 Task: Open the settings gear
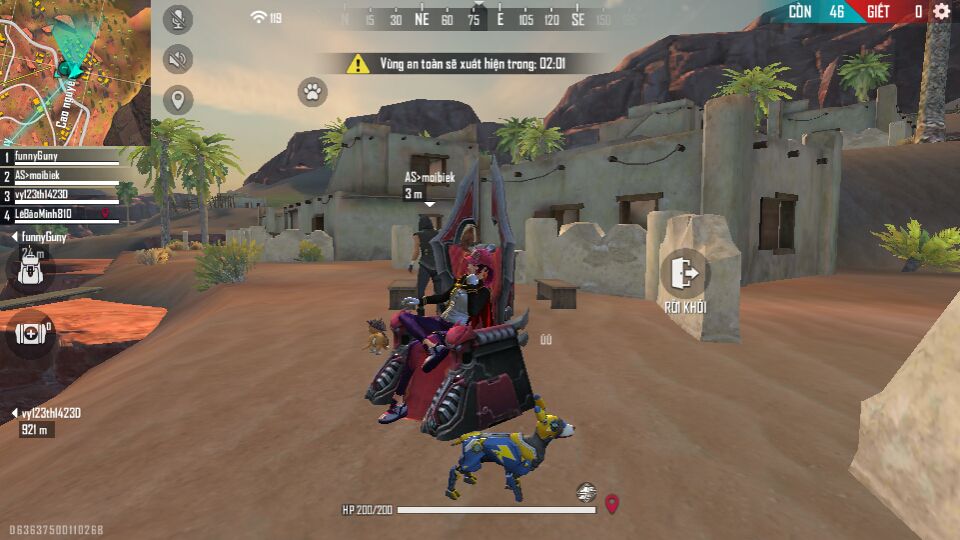[x=941, y=12]
